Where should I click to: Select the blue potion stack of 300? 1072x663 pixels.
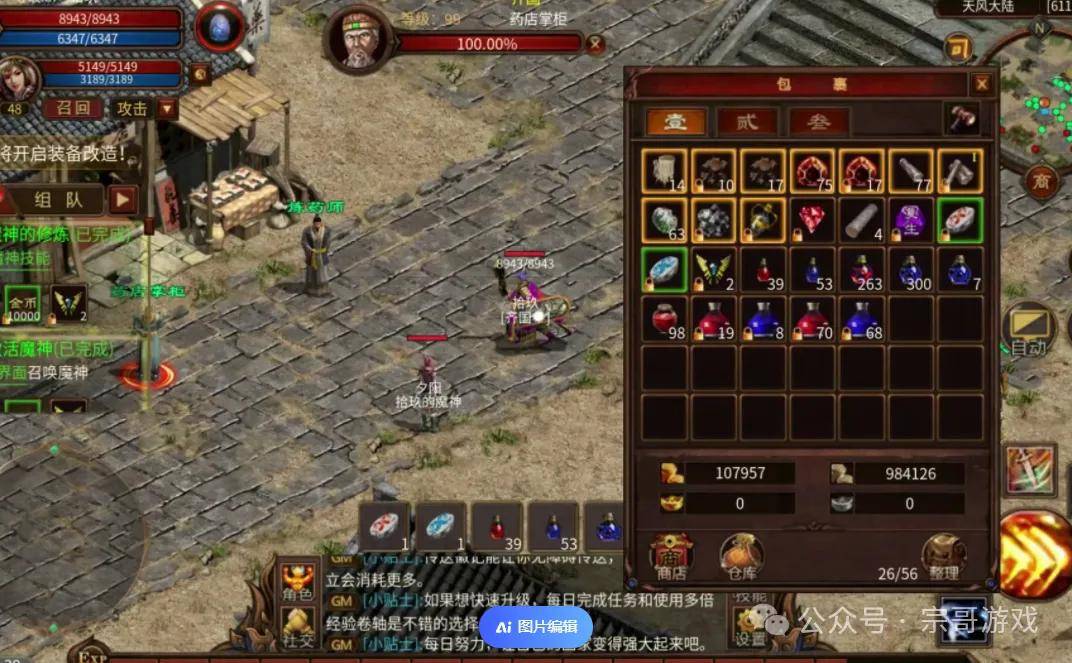(911, 270)
